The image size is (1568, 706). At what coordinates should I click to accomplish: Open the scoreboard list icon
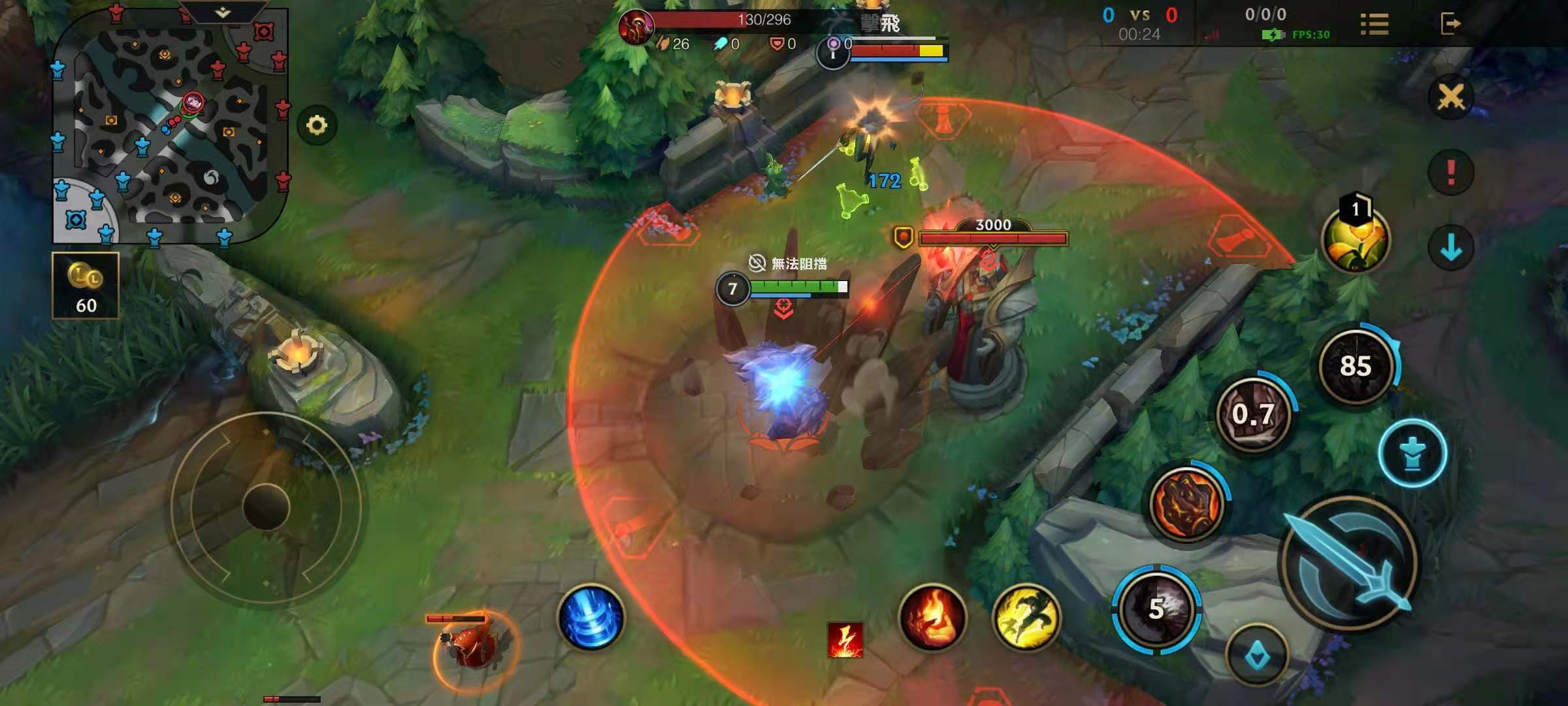[1374, 24]
